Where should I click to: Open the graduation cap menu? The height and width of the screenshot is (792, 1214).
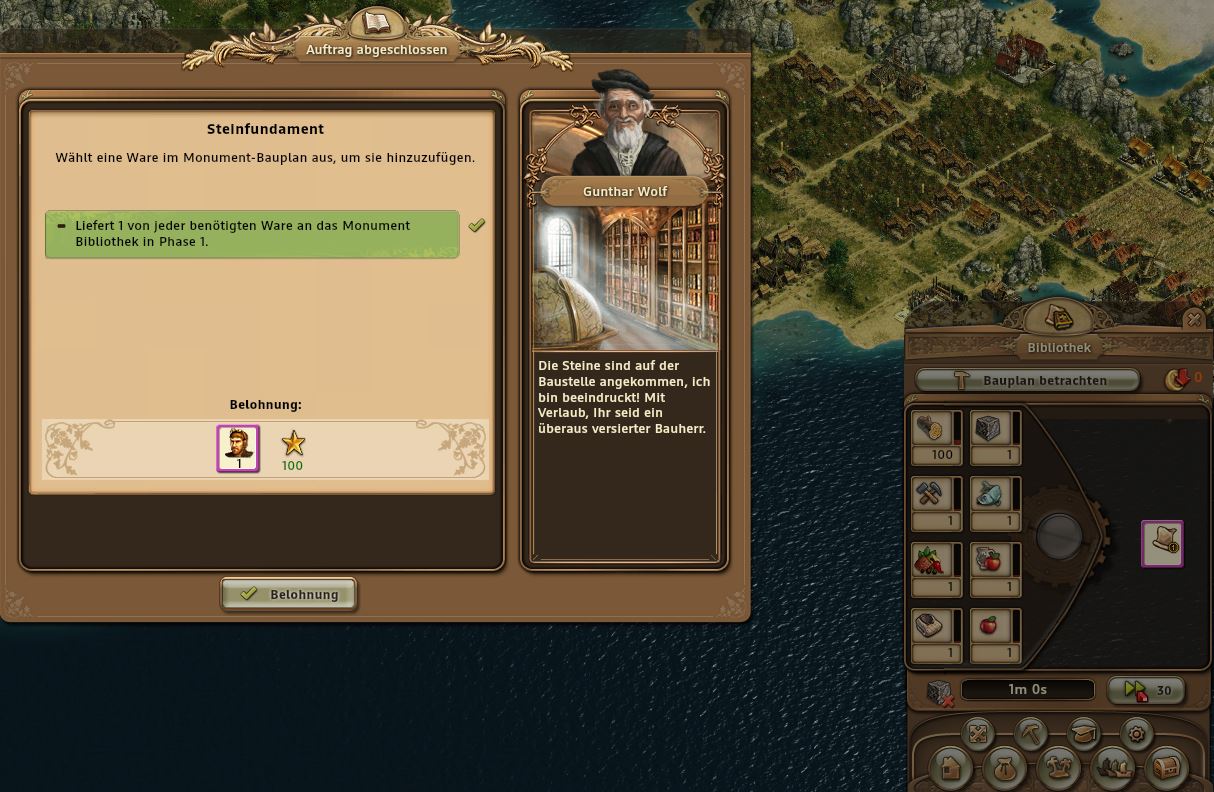point(1083,733)
